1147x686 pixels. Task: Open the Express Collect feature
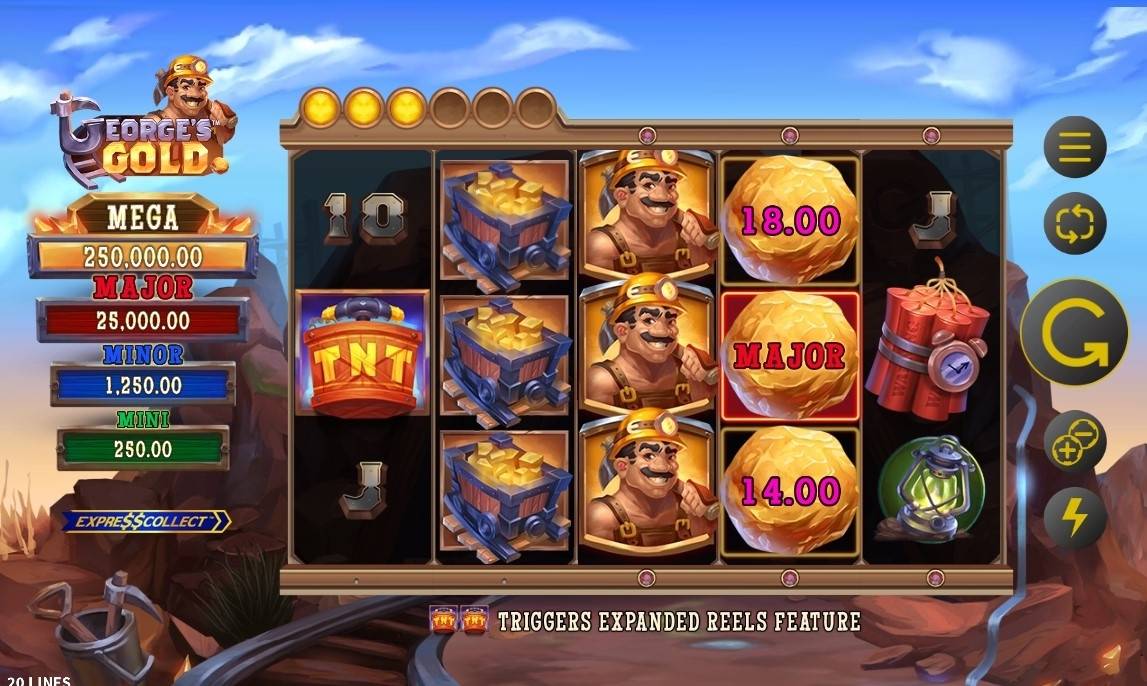[x=146, y=521]
